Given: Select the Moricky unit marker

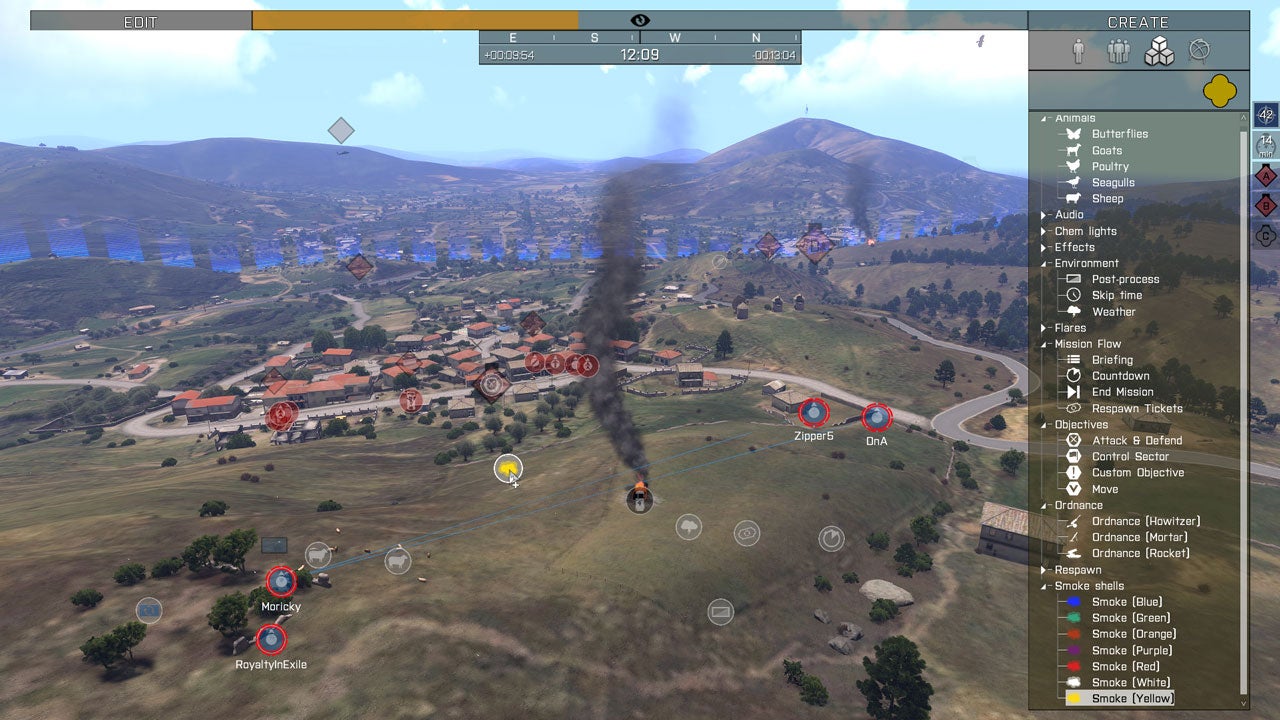Looking at the screenshot, I should [x=281, y=580].
